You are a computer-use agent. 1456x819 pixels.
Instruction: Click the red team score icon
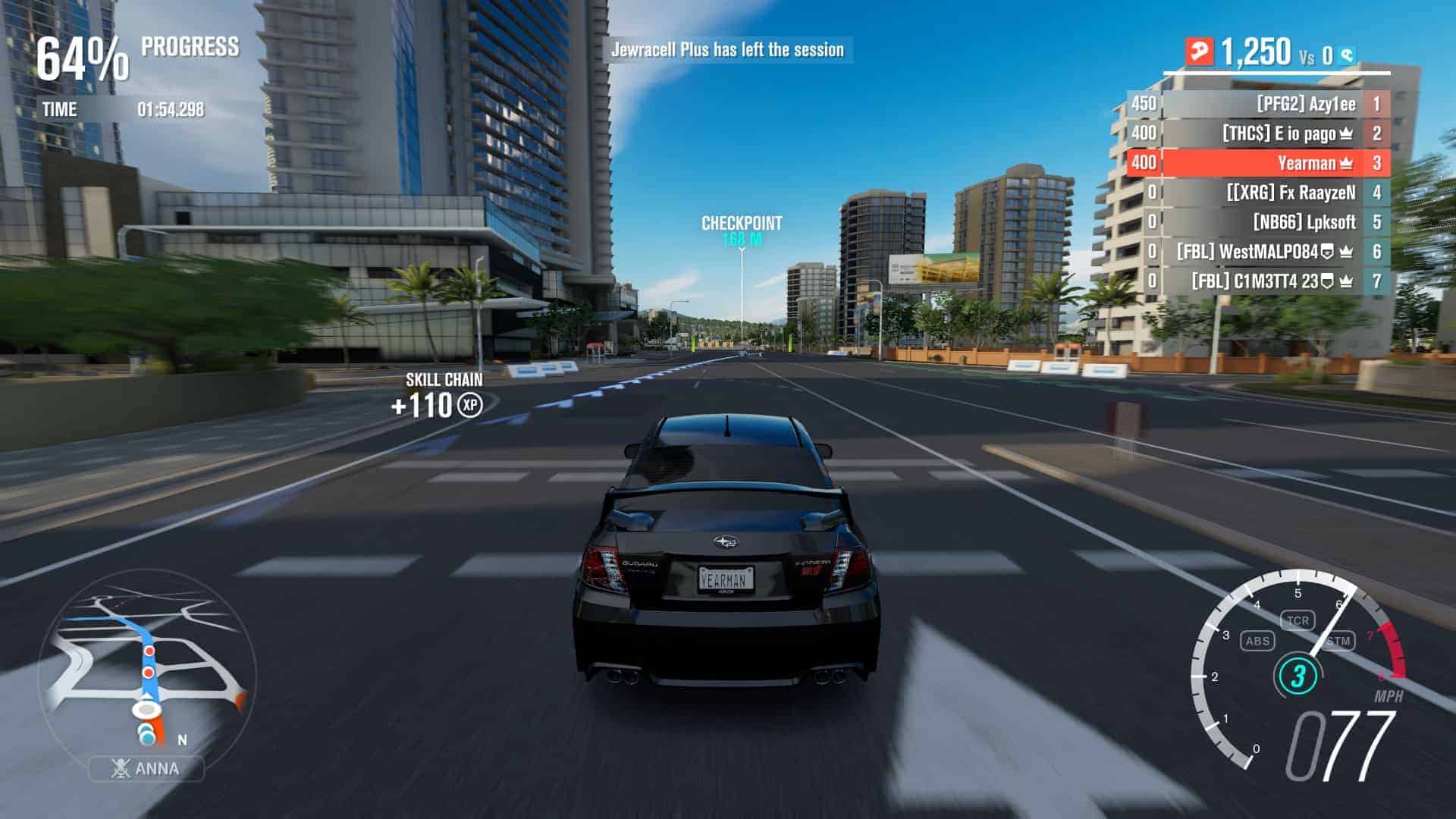click(1200, 52)
